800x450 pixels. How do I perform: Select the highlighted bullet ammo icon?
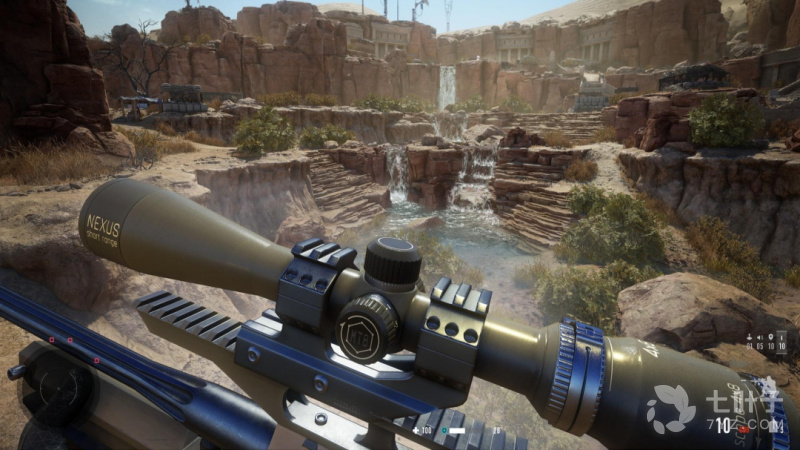coord(782,338)
